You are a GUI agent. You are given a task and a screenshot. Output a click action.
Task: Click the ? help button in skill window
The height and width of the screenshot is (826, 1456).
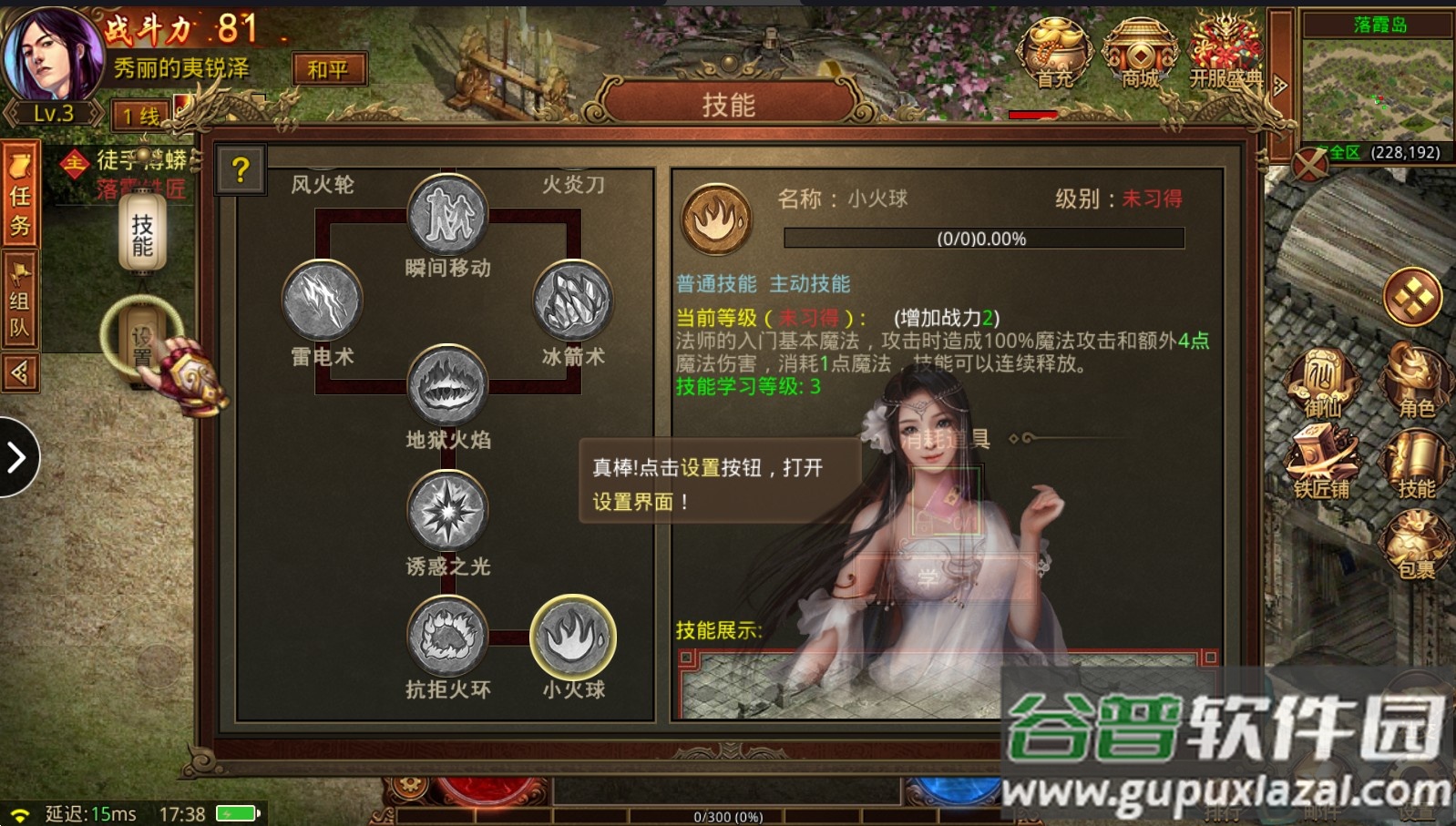pos(239,170)
